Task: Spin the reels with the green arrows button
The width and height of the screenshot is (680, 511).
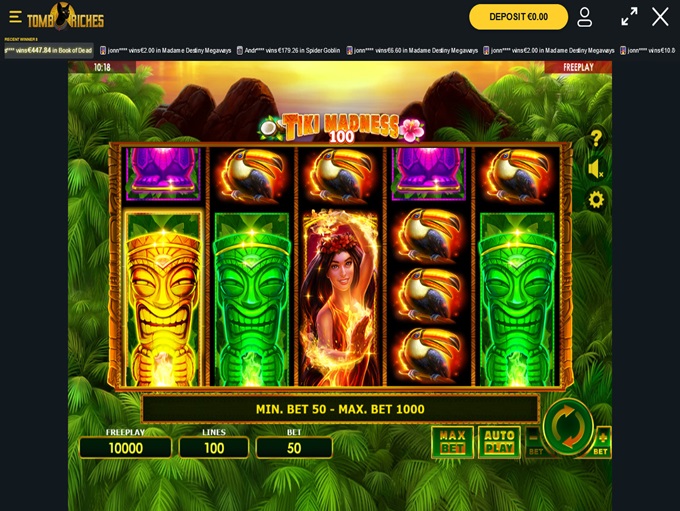Action: tap(567, 426)
